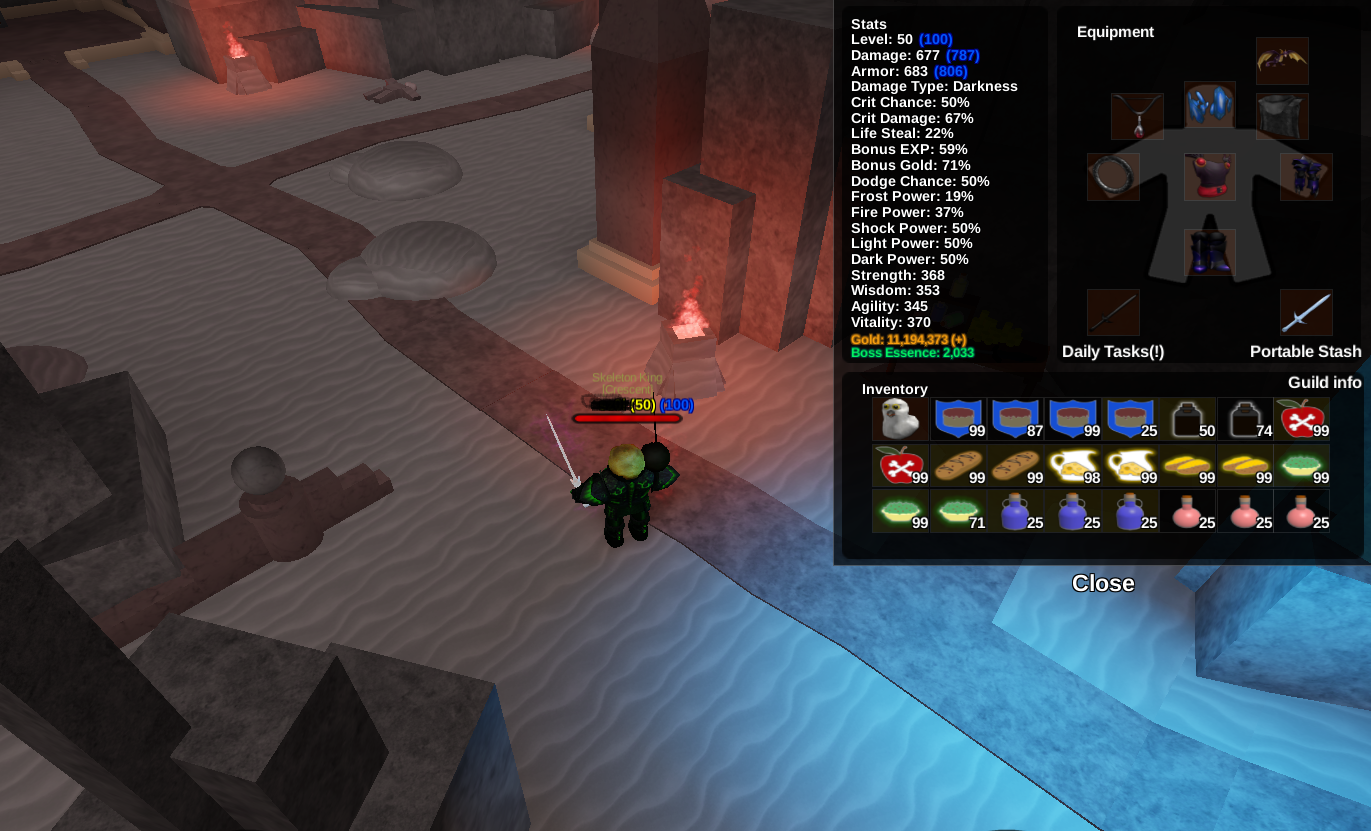Open the Daily Tasks list
1371x831 pixels.
[x=1113, y=351]
